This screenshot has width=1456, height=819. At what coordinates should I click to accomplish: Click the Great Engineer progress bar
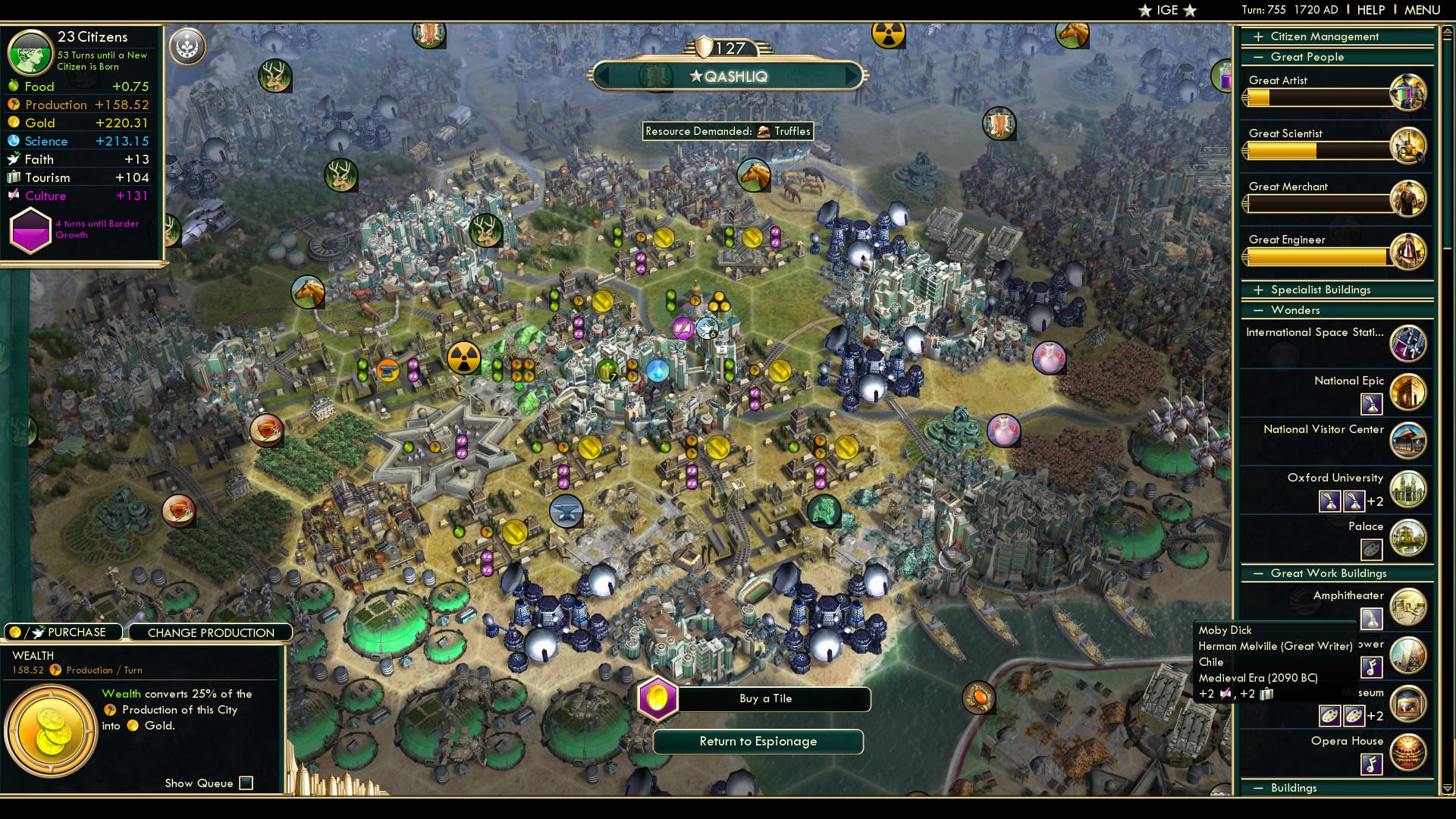coord(1317,259)
